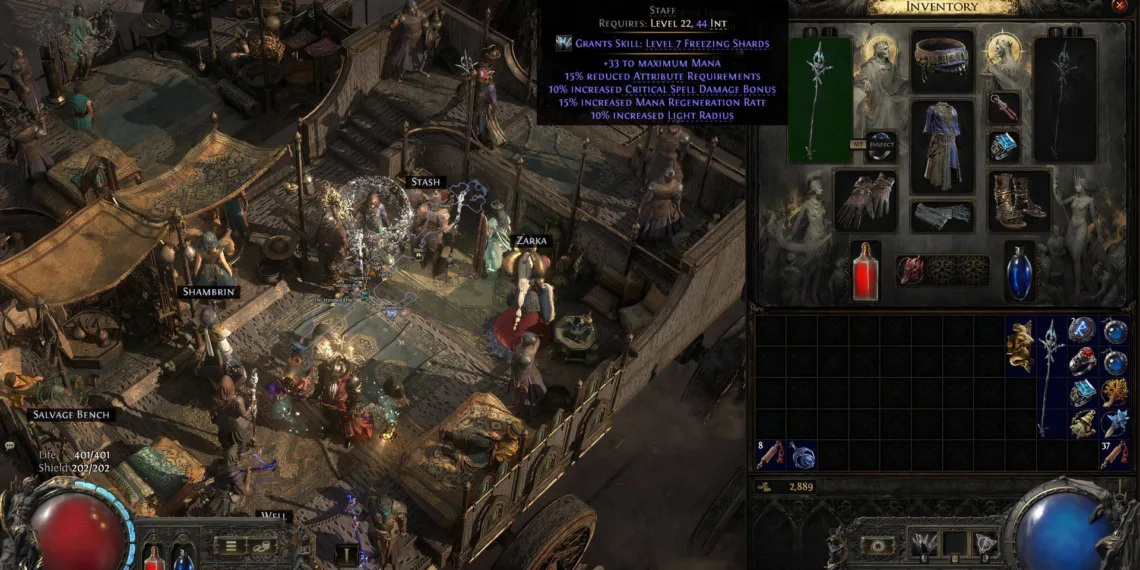Open the chat using the speech bubble icon
Image resolution: width=1140 pixels, height=570 pixels.
[12, 445]
